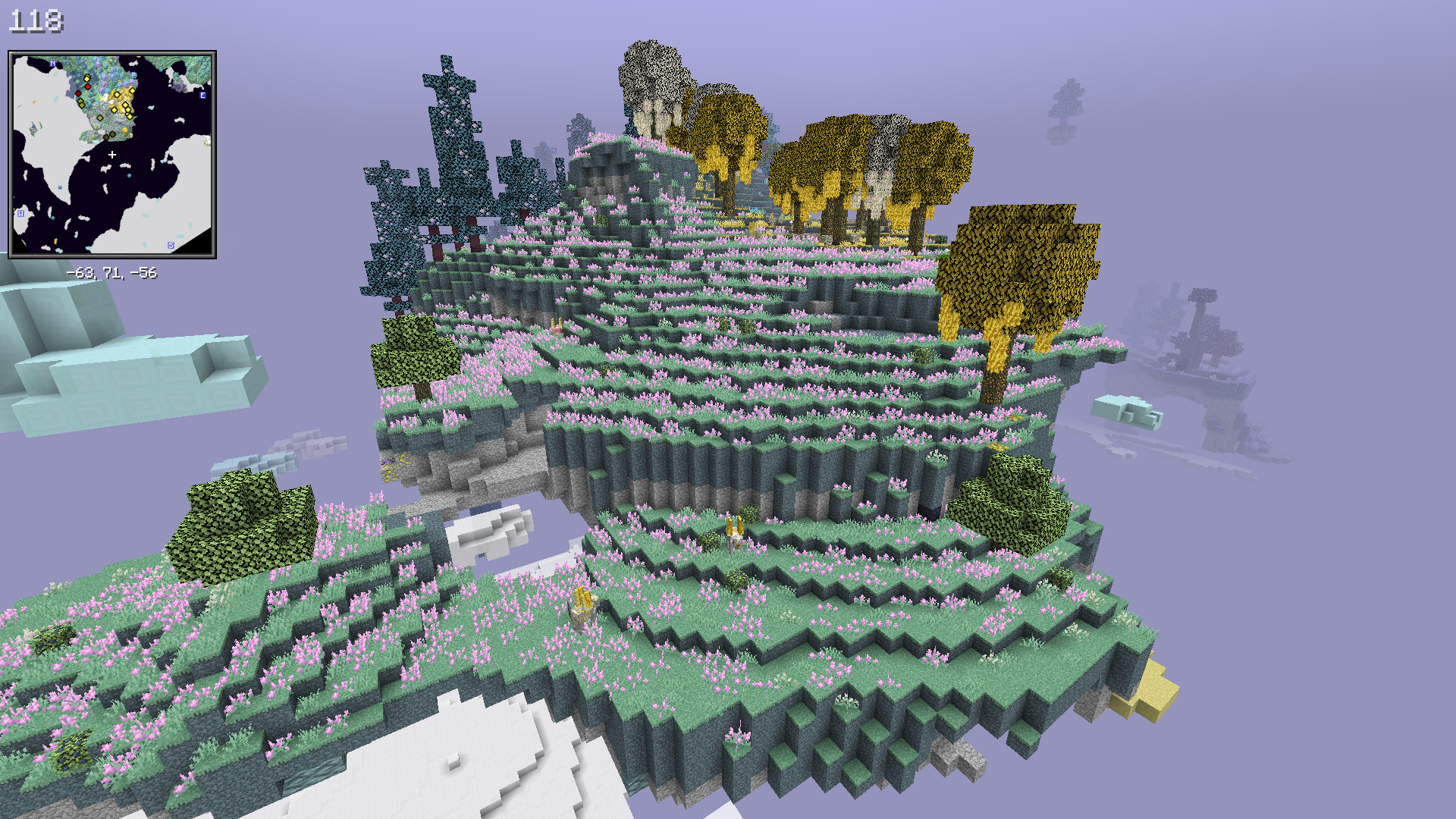1456x819 pixels.
Task: Click the W compass marker on the minimap
Action: coord(20,214)
